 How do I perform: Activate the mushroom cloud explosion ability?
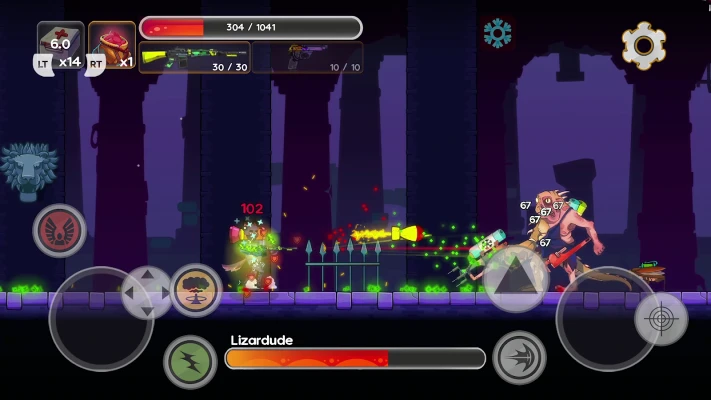(x=196, y=290)
